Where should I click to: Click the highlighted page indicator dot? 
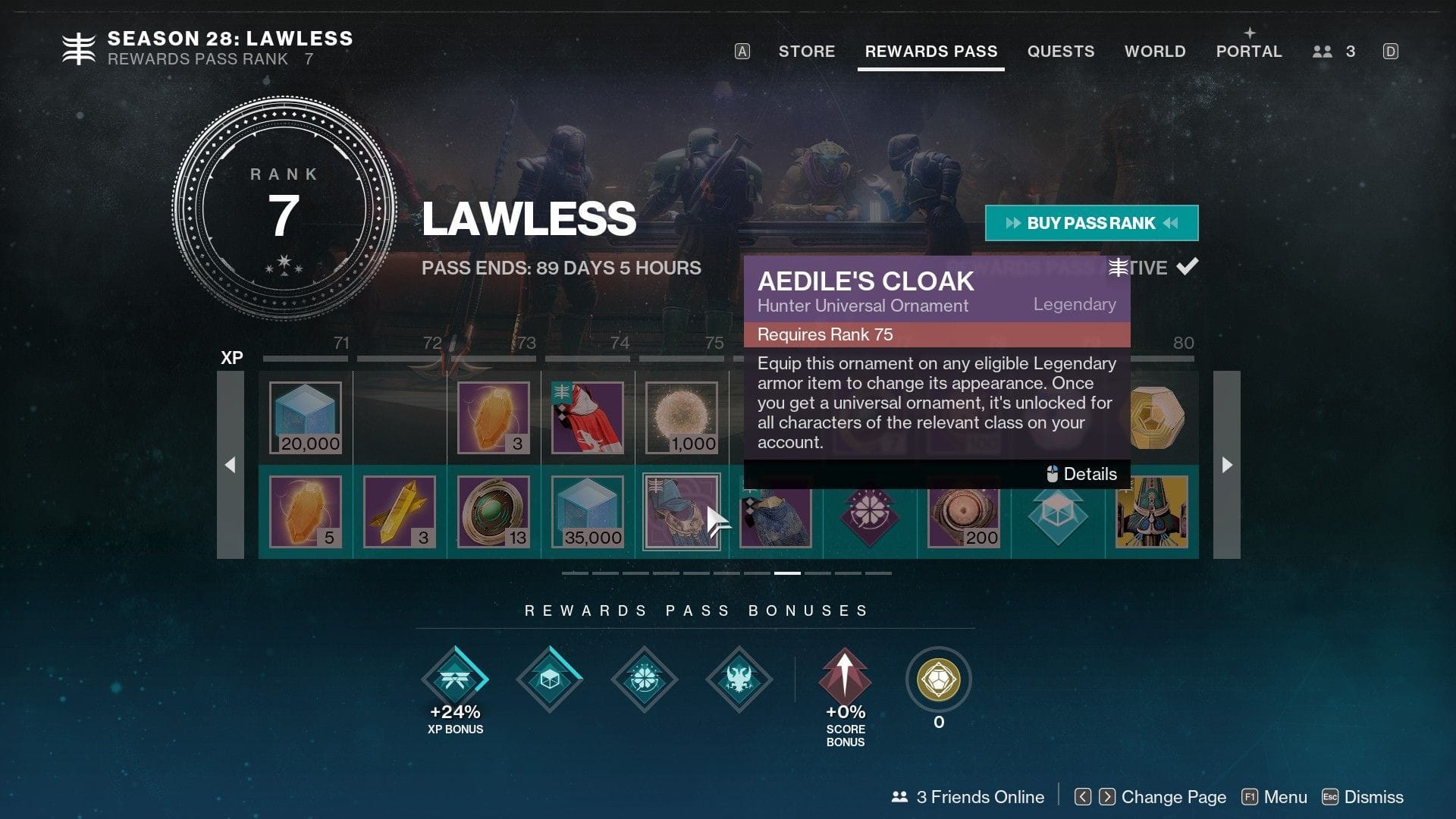click(789, 574)
